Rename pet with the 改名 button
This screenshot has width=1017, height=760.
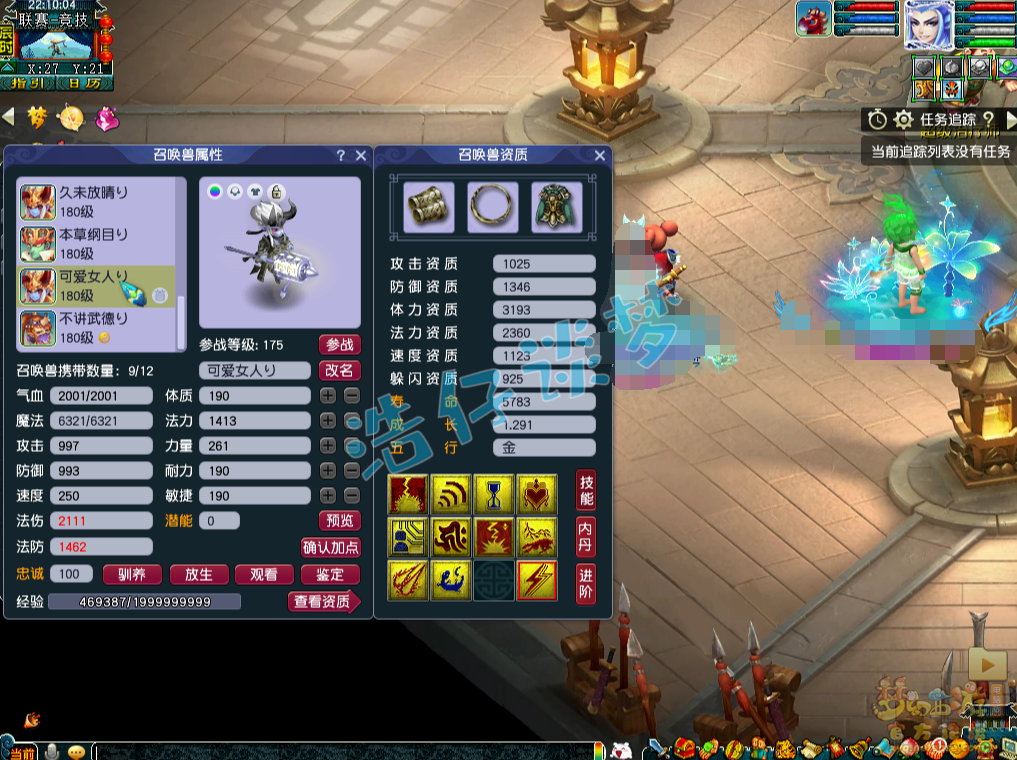pyautogui.click(x=340, y=370)
